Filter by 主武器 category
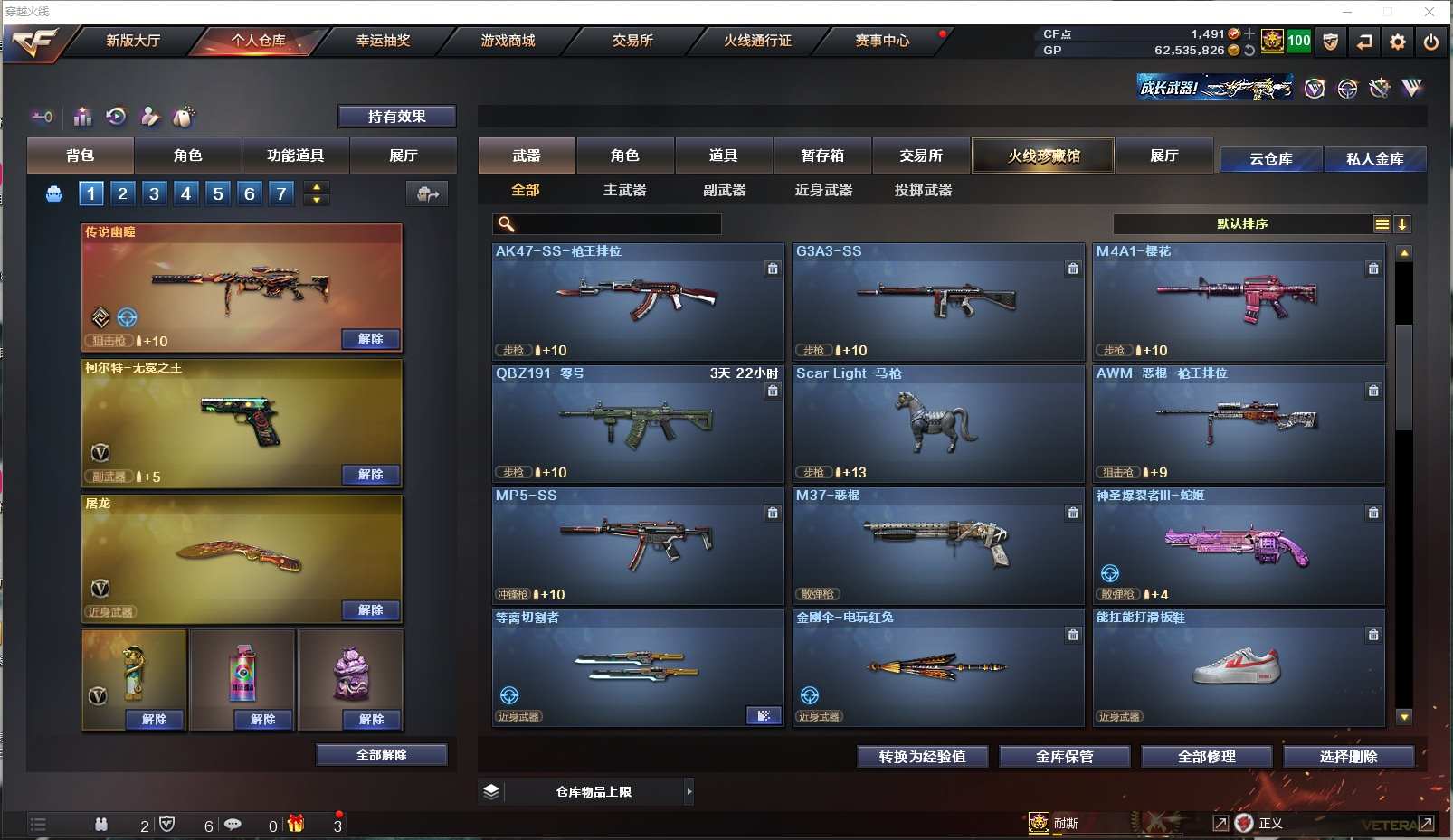 (624, 190)
